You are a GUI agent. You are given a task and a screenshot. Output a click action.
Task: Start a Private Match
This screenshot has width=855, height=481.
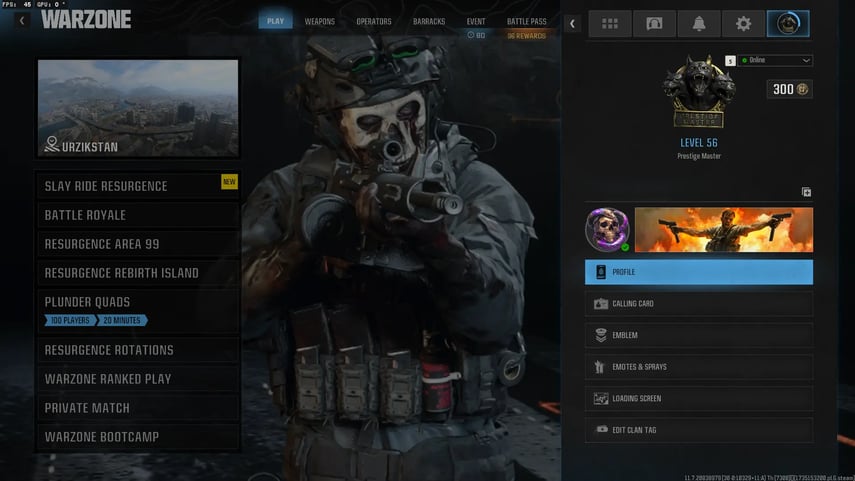pyautogui.click(x=138, y=408)
